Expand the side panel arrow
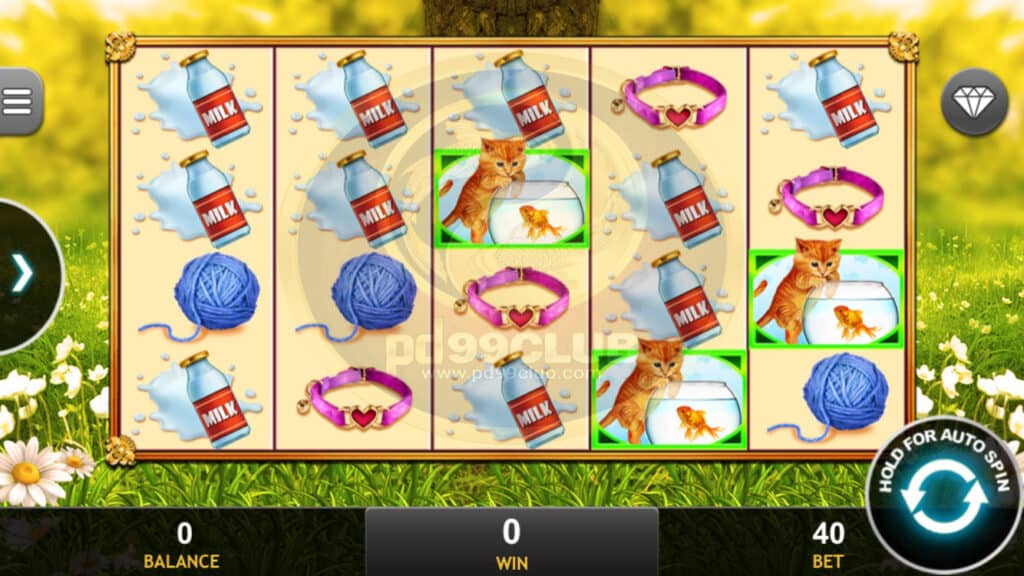This screenshot has width=1024, height=576. click(x=22, y=274)
